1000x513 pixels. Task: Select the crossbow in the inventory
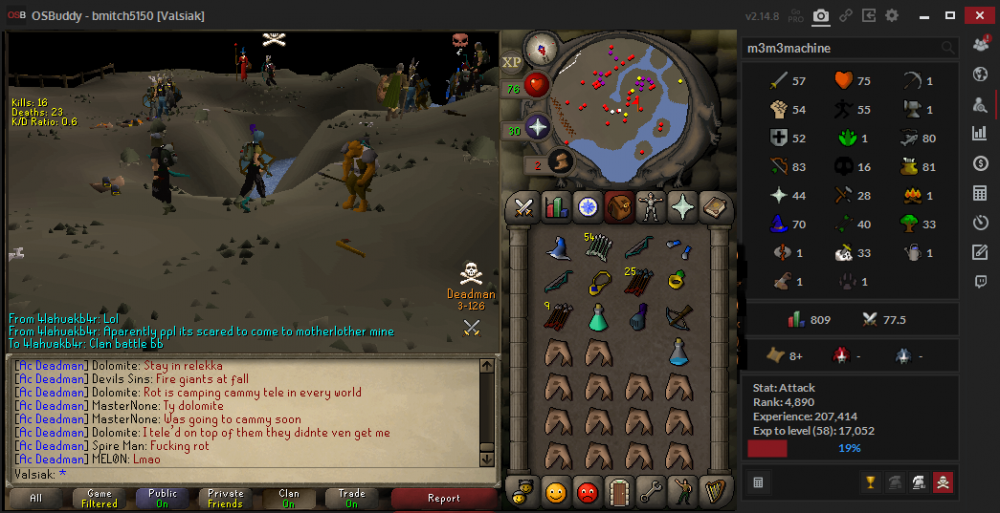point(679,317)
